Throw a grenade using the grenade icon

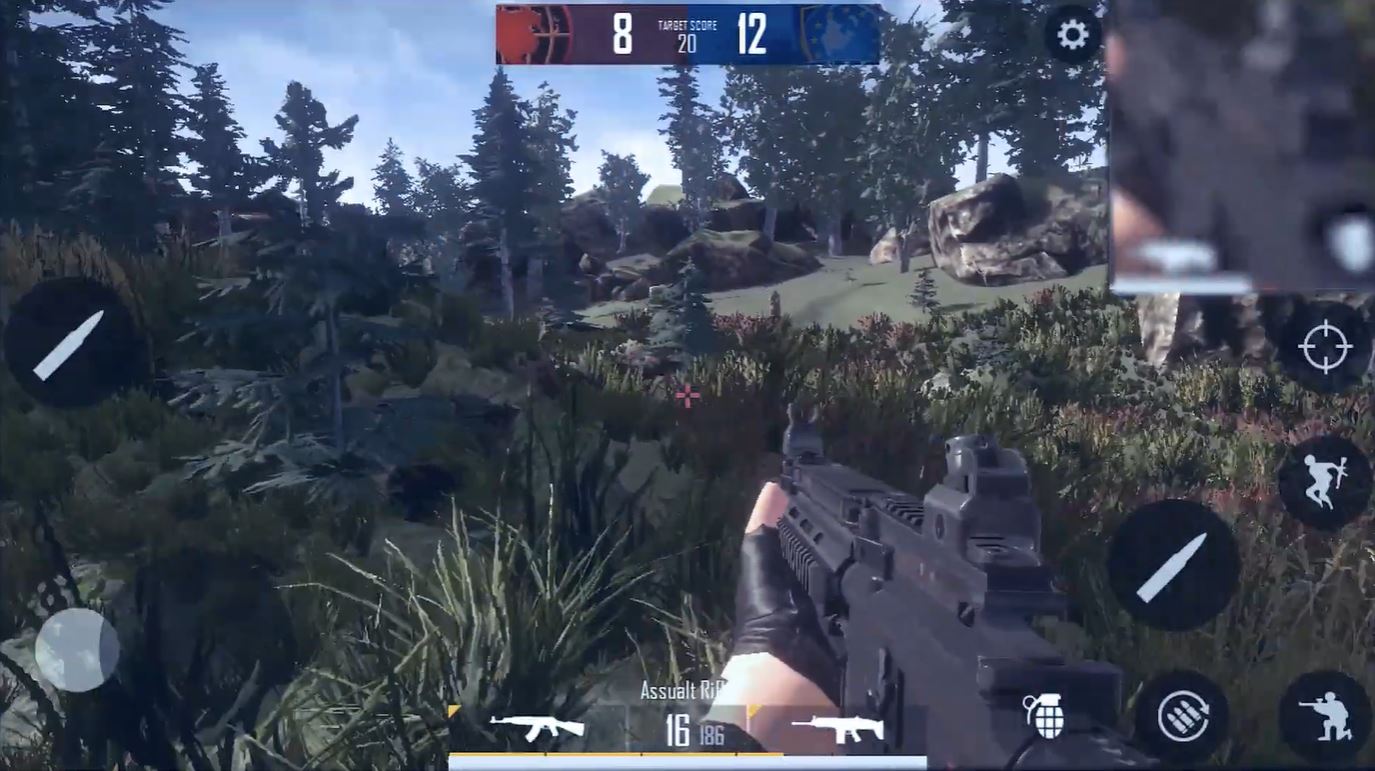coord(1044,716)
